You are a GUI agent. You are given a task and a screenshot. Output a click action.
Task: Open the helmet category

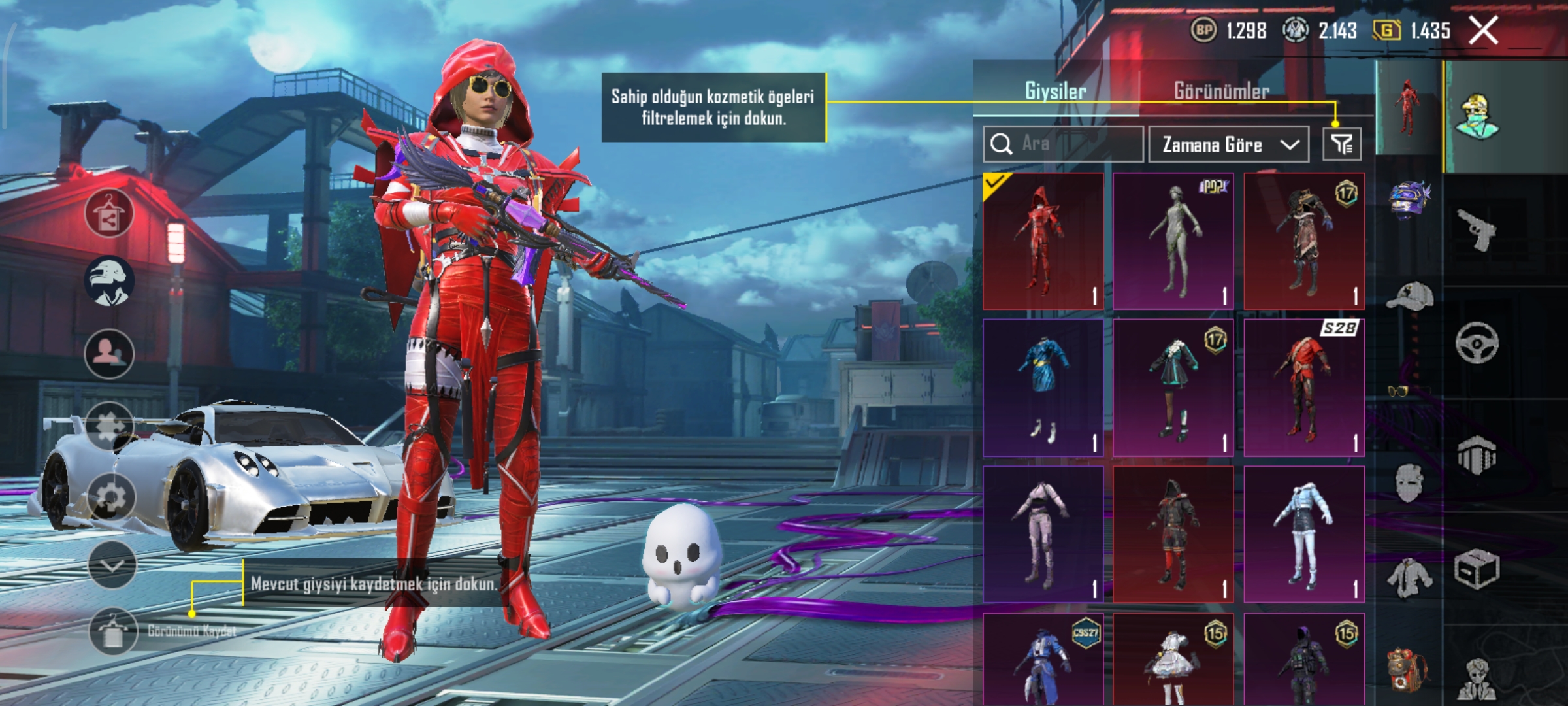pyautogui.click(x=1409, y=201)
